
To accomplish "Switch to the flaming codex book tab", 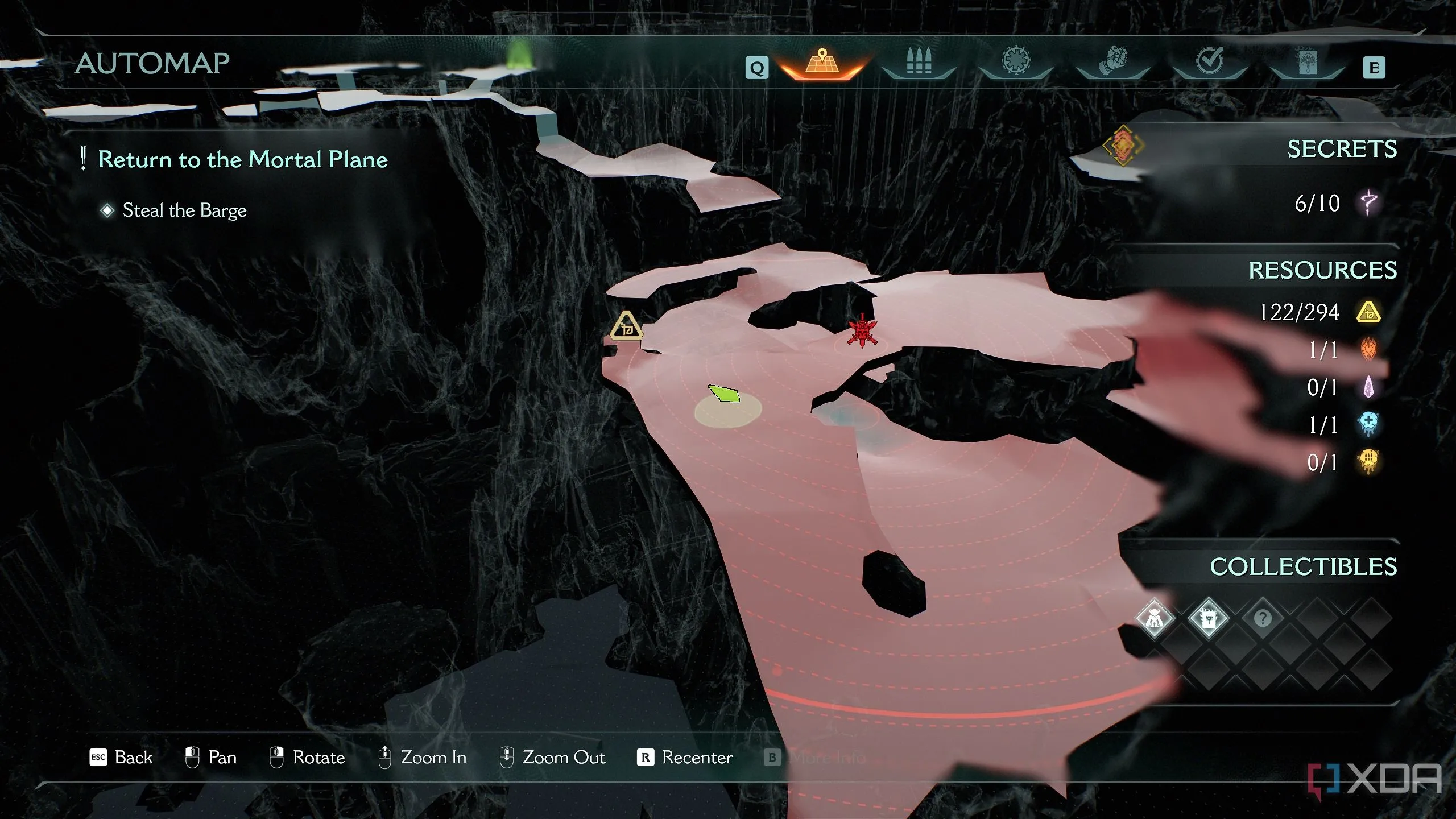I will click(1306, 63).
